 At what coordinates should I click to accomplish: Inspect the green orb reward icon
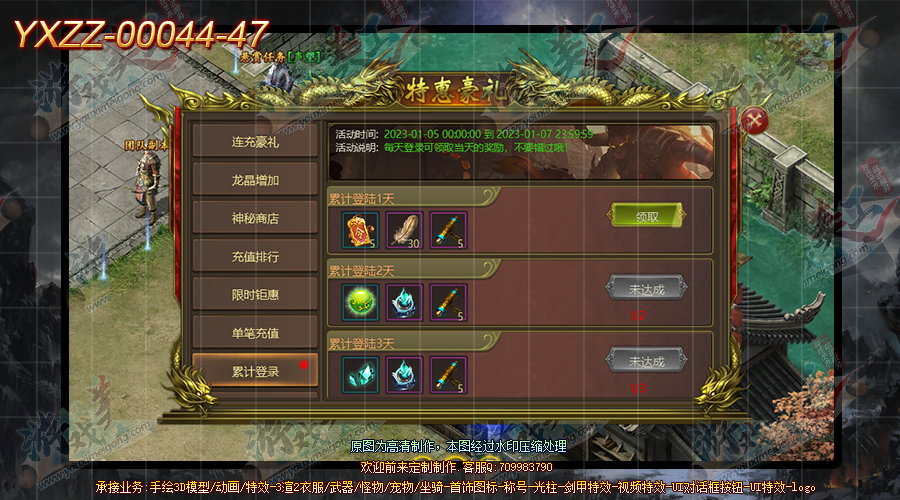coord(358,301)
